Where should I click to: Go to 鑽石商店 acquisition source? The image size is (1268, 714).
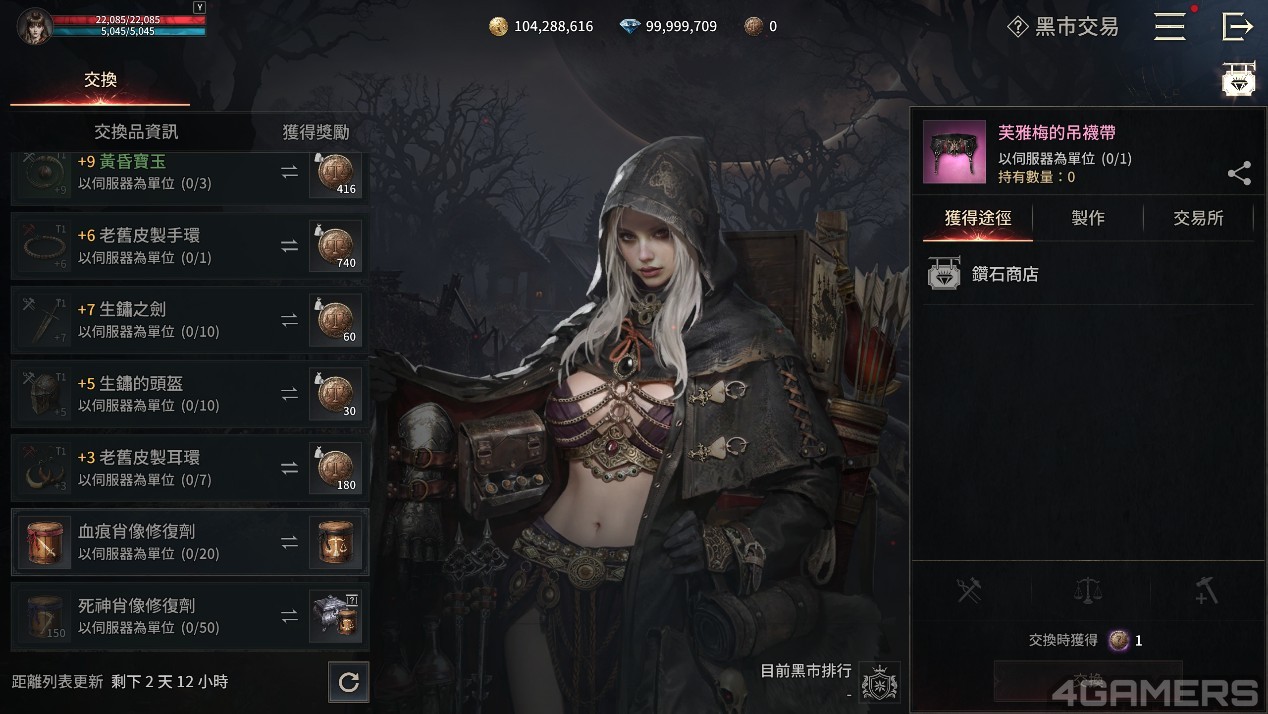point(1005,274)
